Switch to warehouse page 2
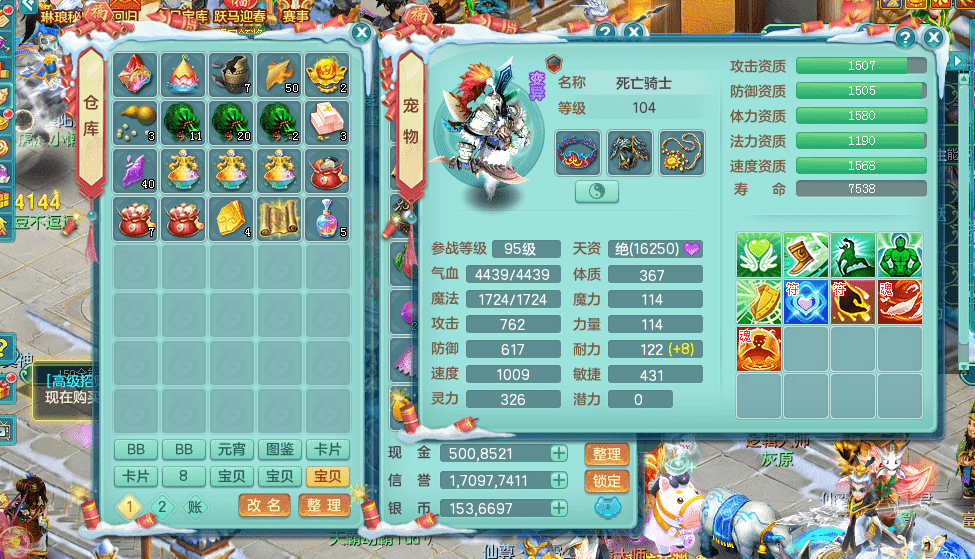The image size is (975, 559). tap(162, 506)
